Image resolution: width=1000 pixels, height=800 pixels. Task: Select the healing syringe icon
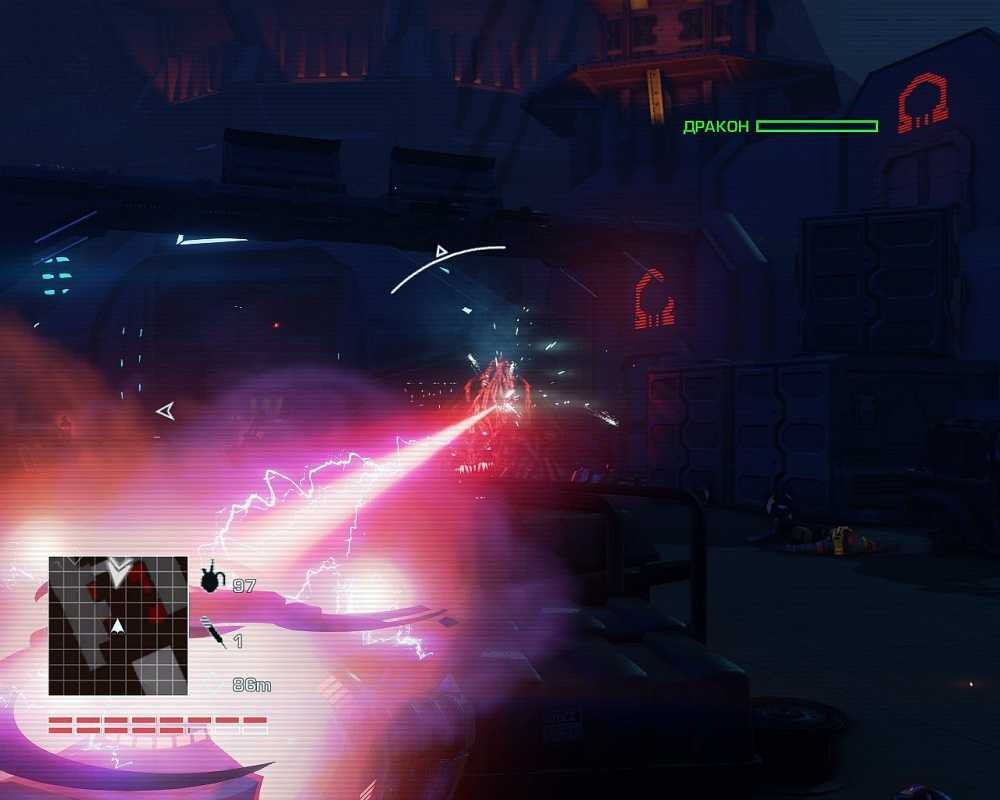[212, 633]
